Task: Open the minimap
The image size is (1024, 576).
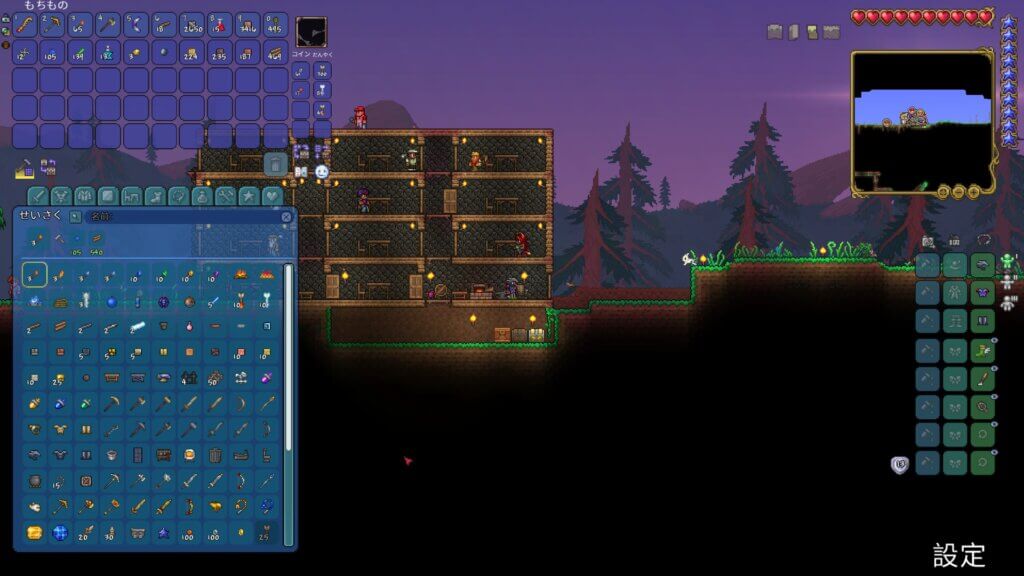Action: [x=922, y=122]
